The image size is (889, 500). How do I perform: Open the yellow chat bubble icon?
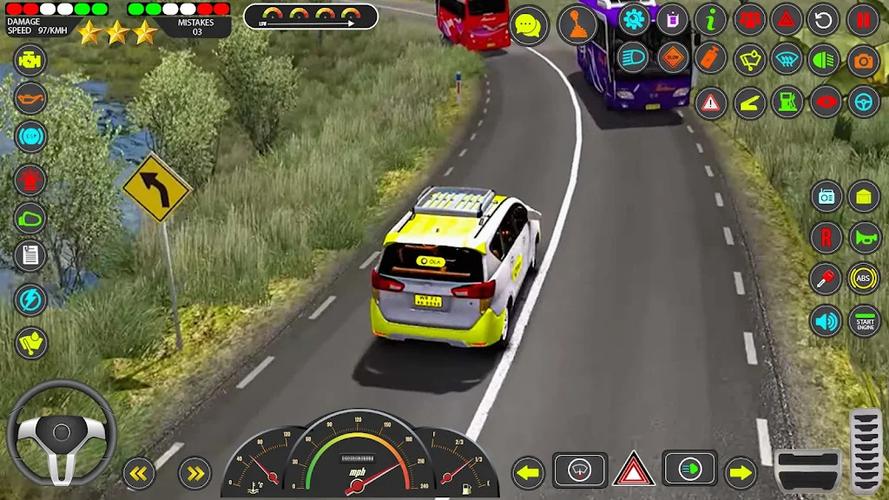tap(529, 25)
